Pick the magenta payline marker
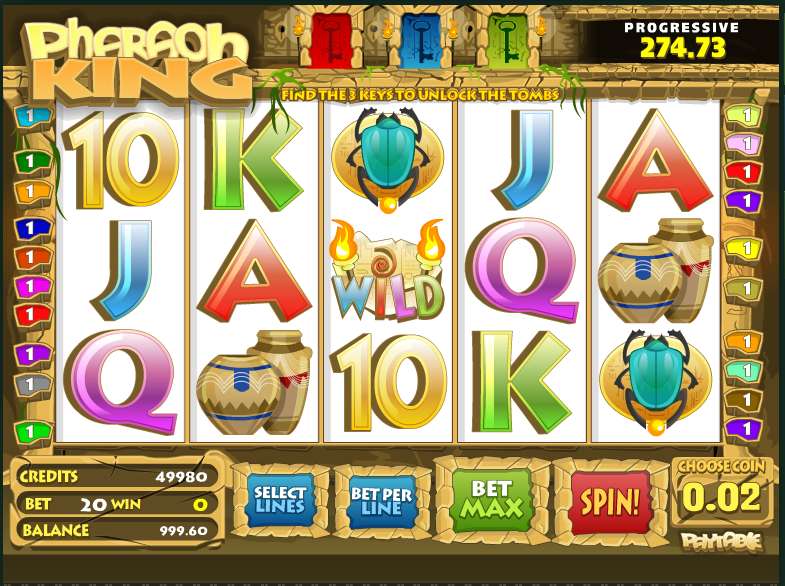Viewport: 785px width, 586px height. tap(31, 288)
